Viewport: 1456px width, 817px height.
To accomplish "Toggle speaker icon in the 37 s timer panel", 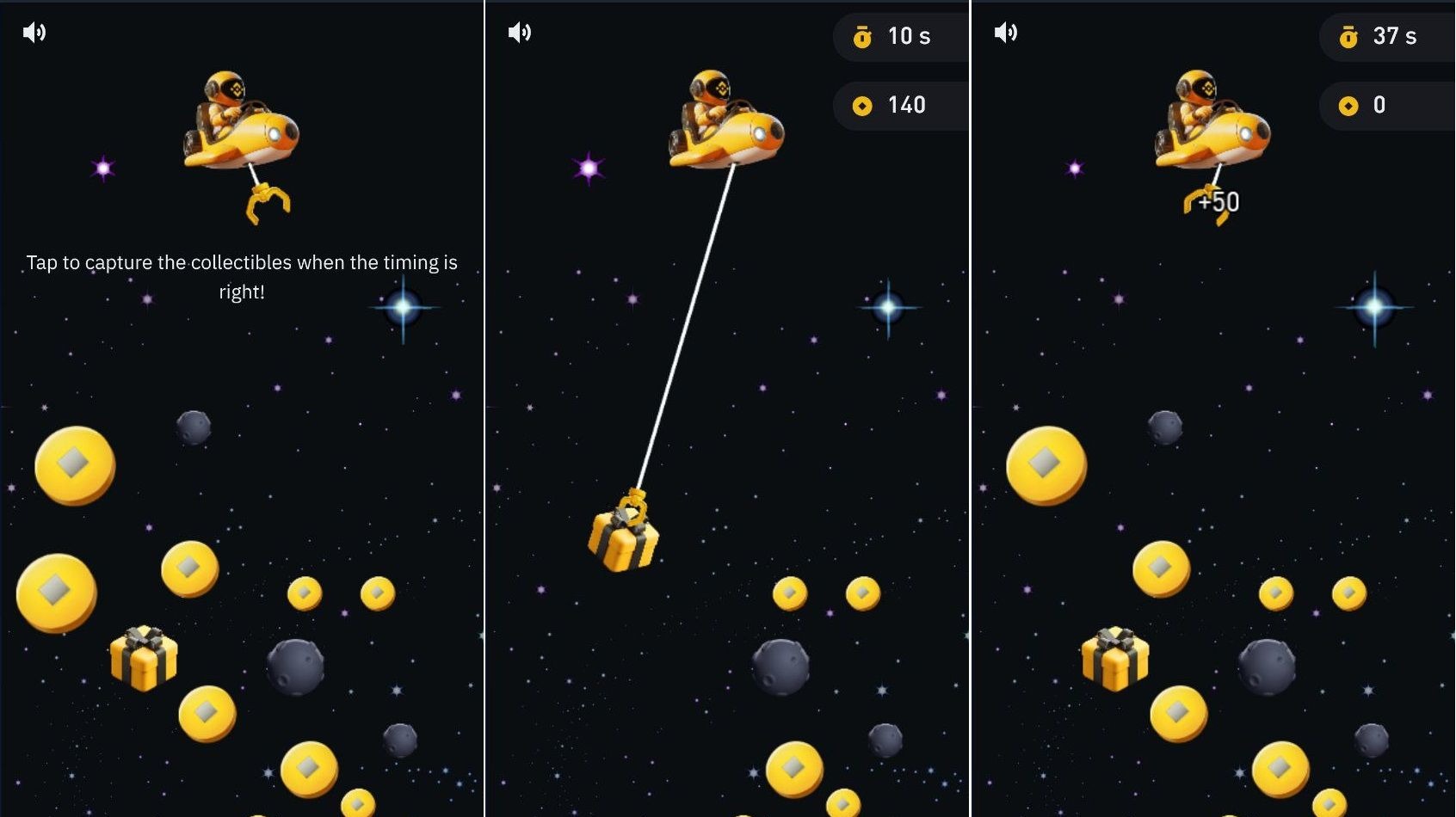I will point(1006,33).
